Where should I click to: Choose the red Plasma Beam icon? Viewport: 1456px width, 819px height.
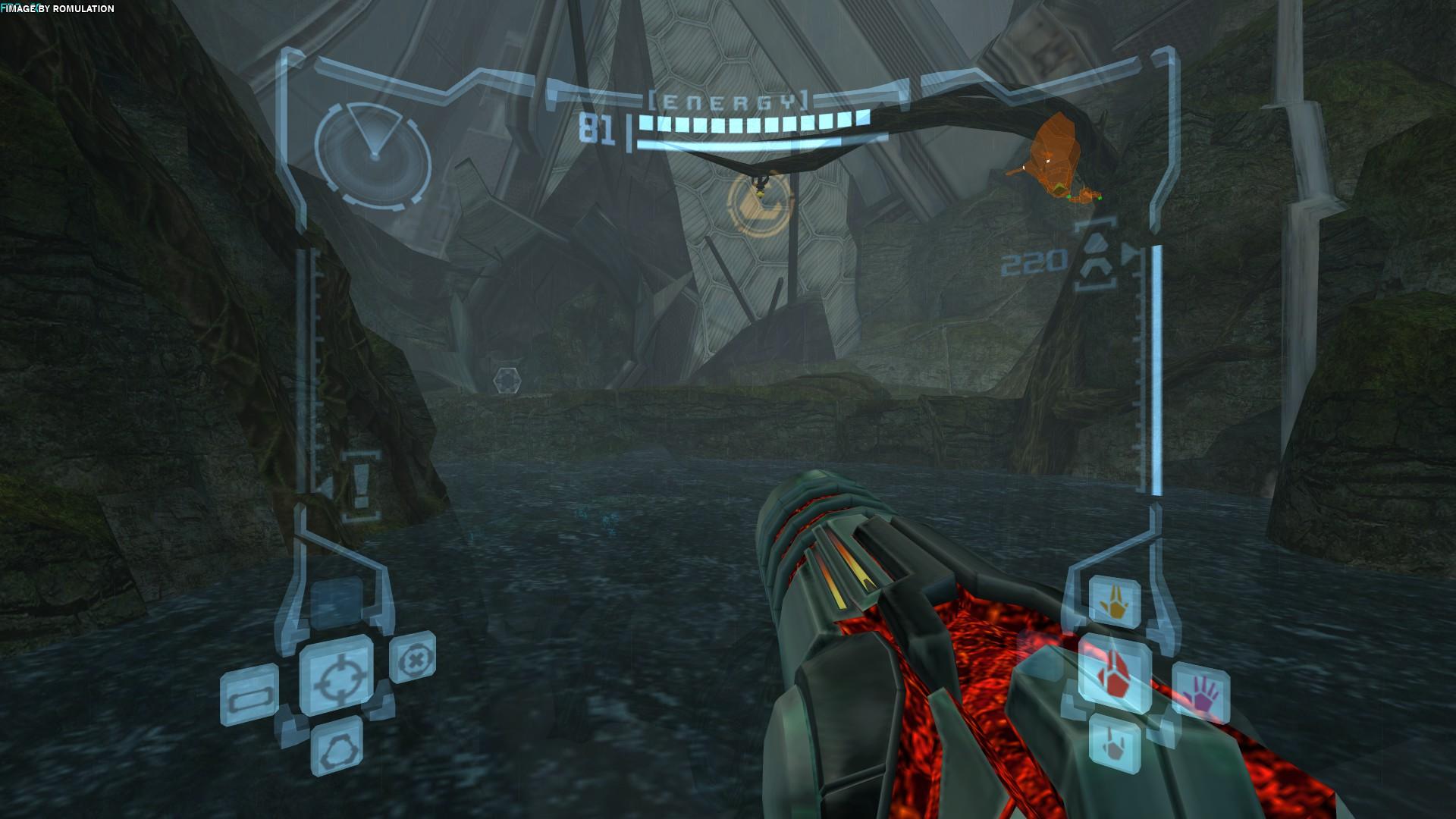coord(1115,673)
